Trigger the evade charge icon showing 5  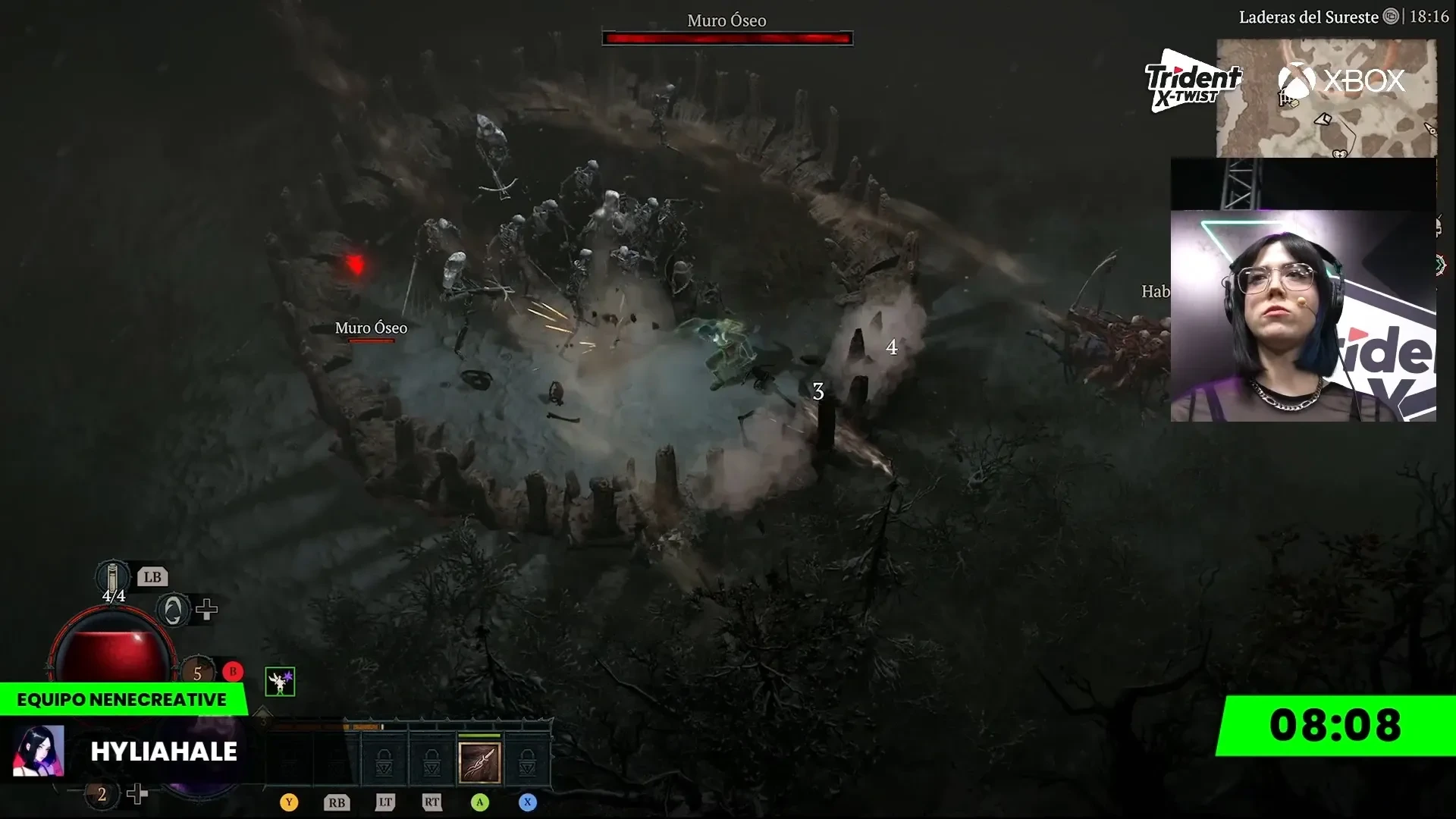pyautogui.click(x=198, y=672)
